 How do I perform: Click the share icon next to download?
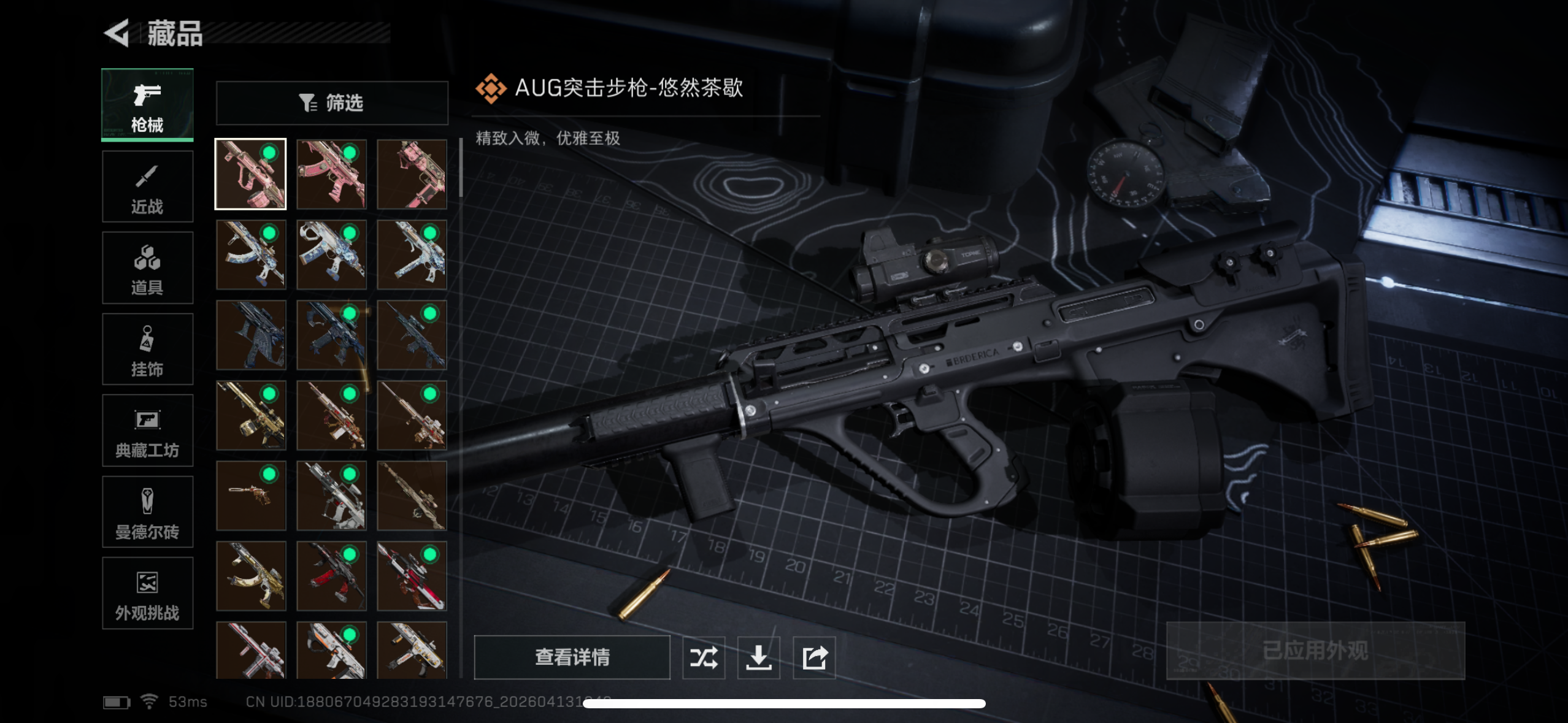pyautogui.click(x=814, y=657)
